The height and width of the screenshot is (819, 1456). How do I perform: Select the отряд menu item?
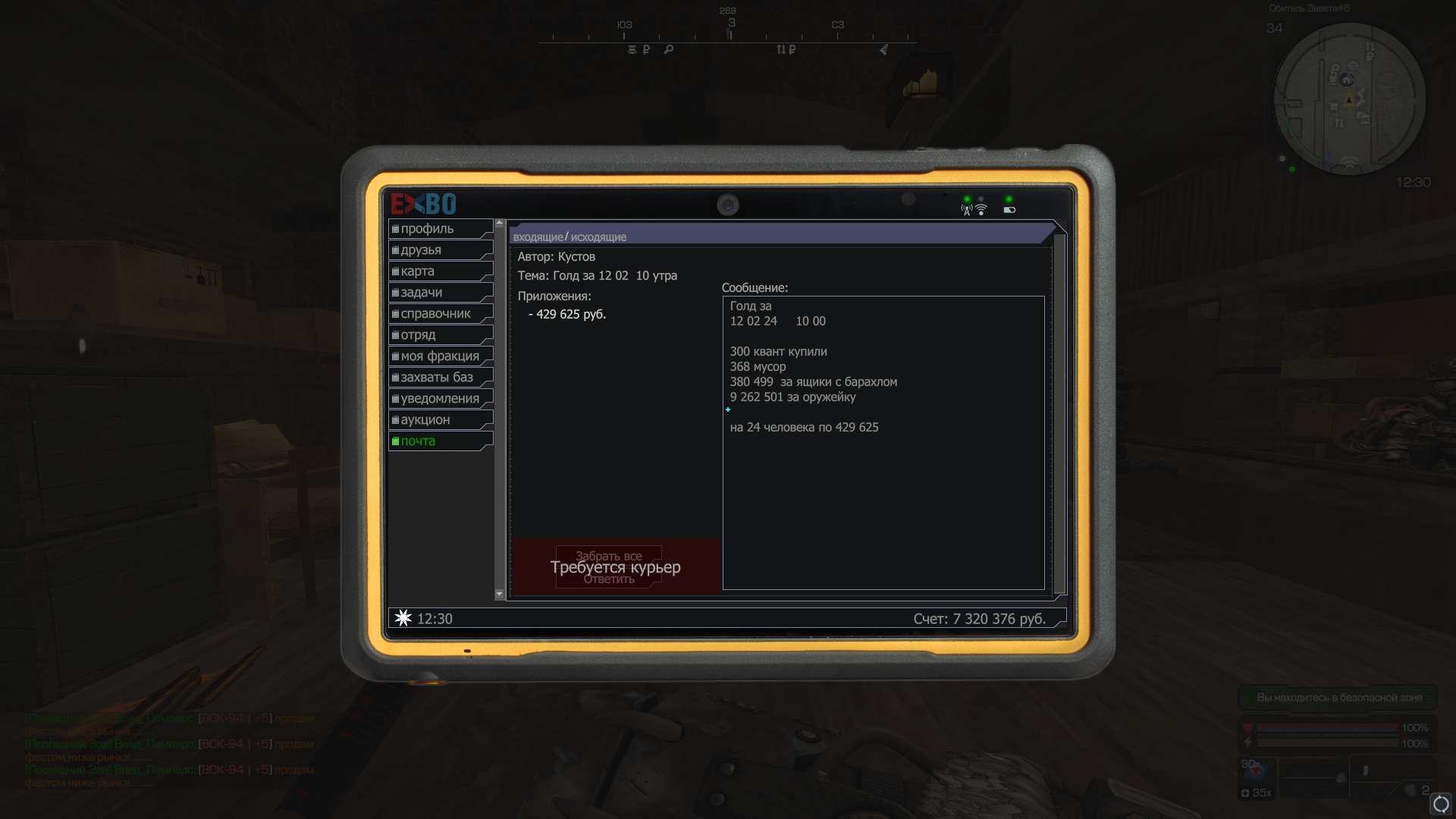[x=440, y=335]
